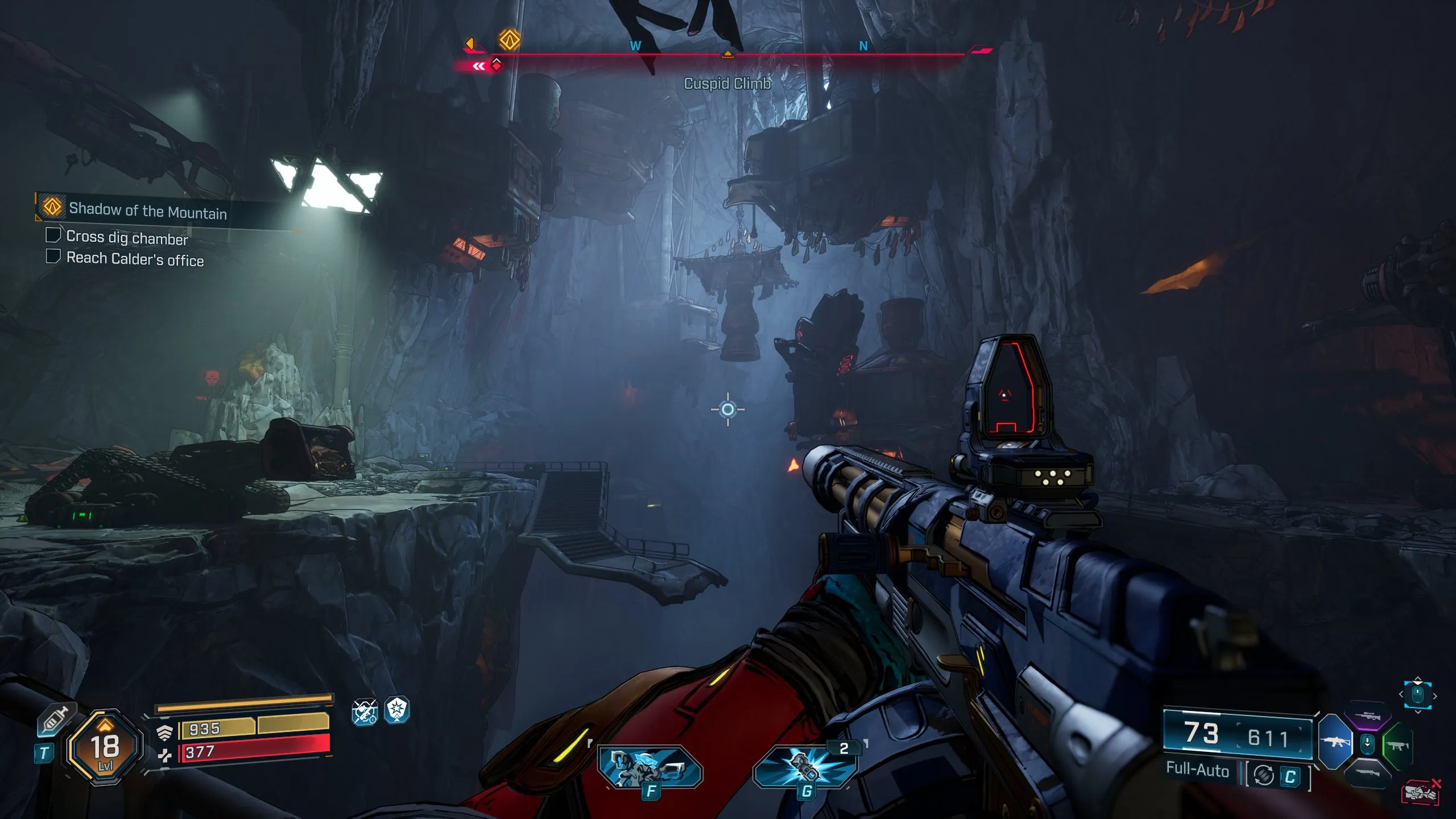Check the Reach Calder's office objective box
Screen dimensions: 1456x819
click(x=54, y=260)
